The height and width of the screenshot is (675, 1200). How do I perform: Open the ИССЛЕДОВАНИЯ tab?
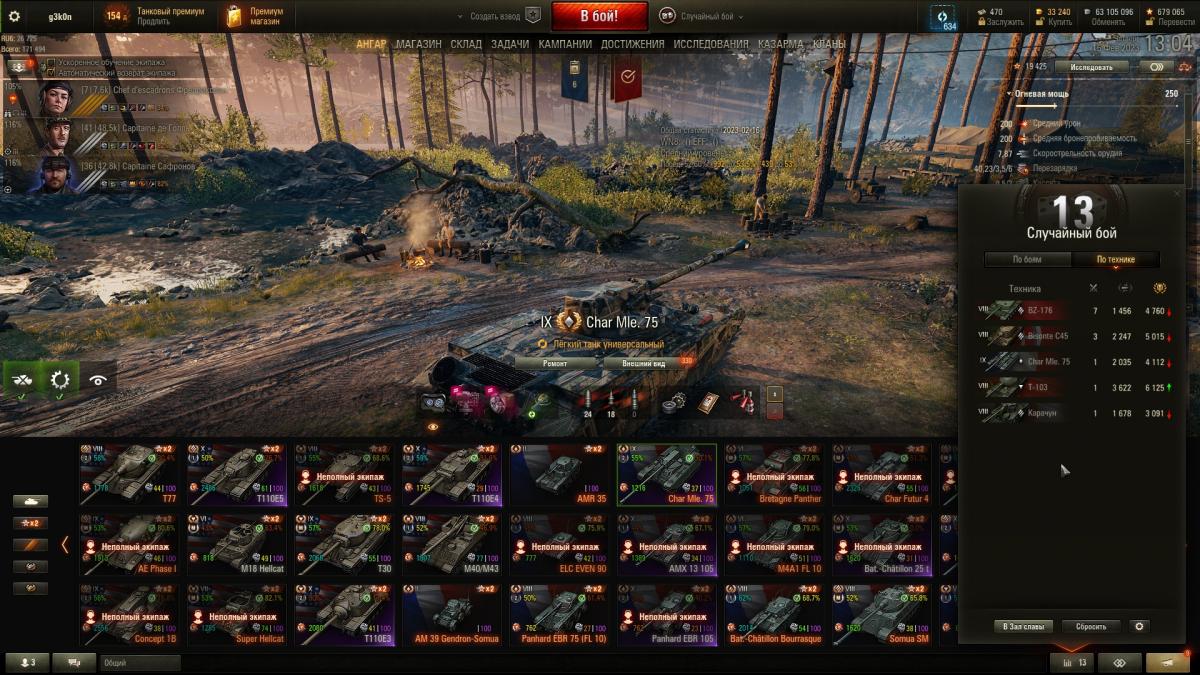[x=710, y=44]
